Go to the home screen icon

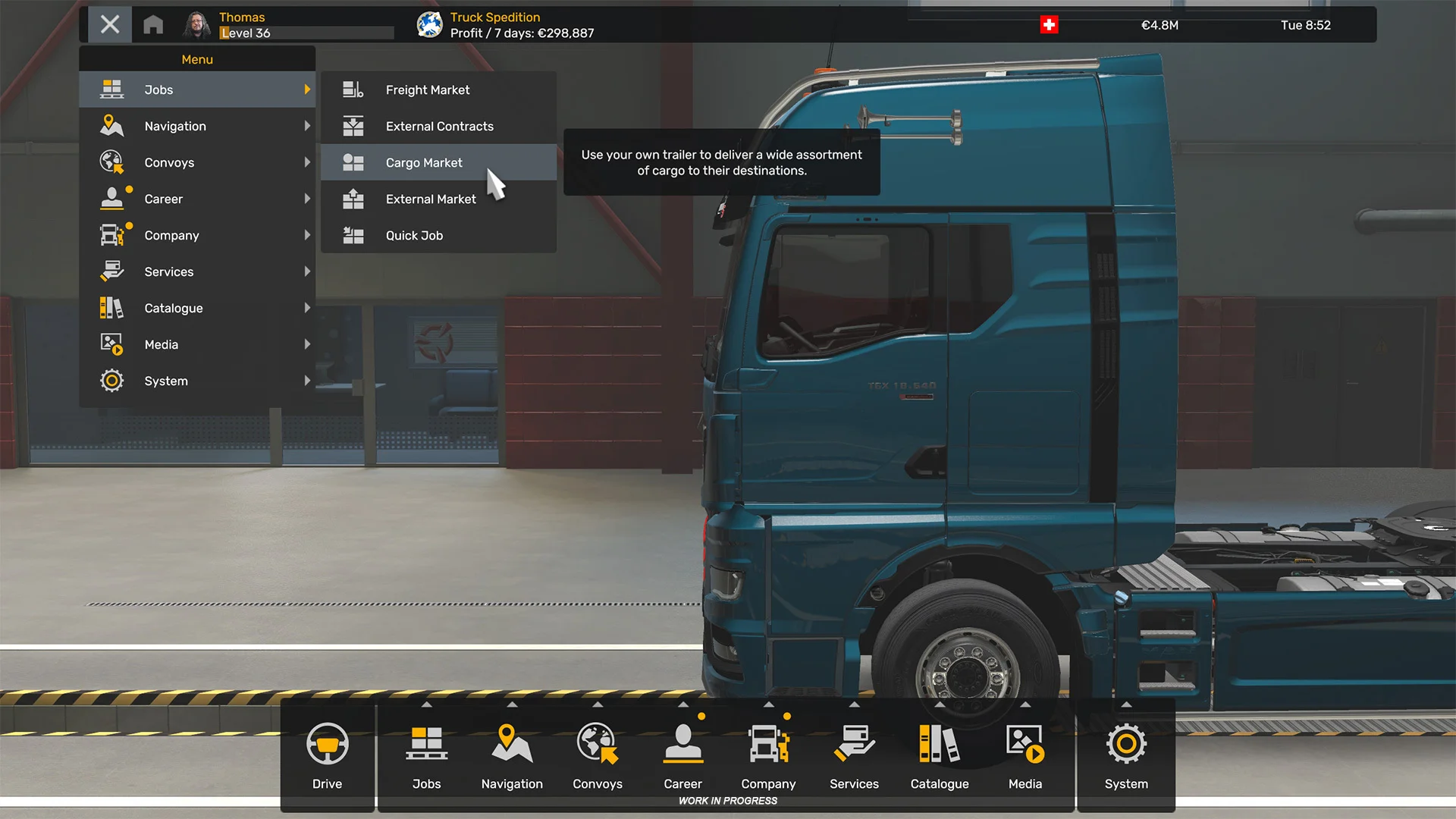coord(153,25)
